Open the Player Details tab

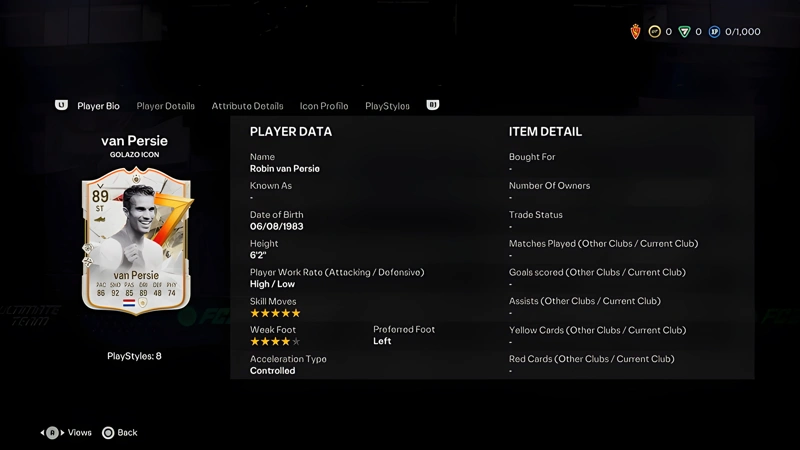tap(165, 106)
